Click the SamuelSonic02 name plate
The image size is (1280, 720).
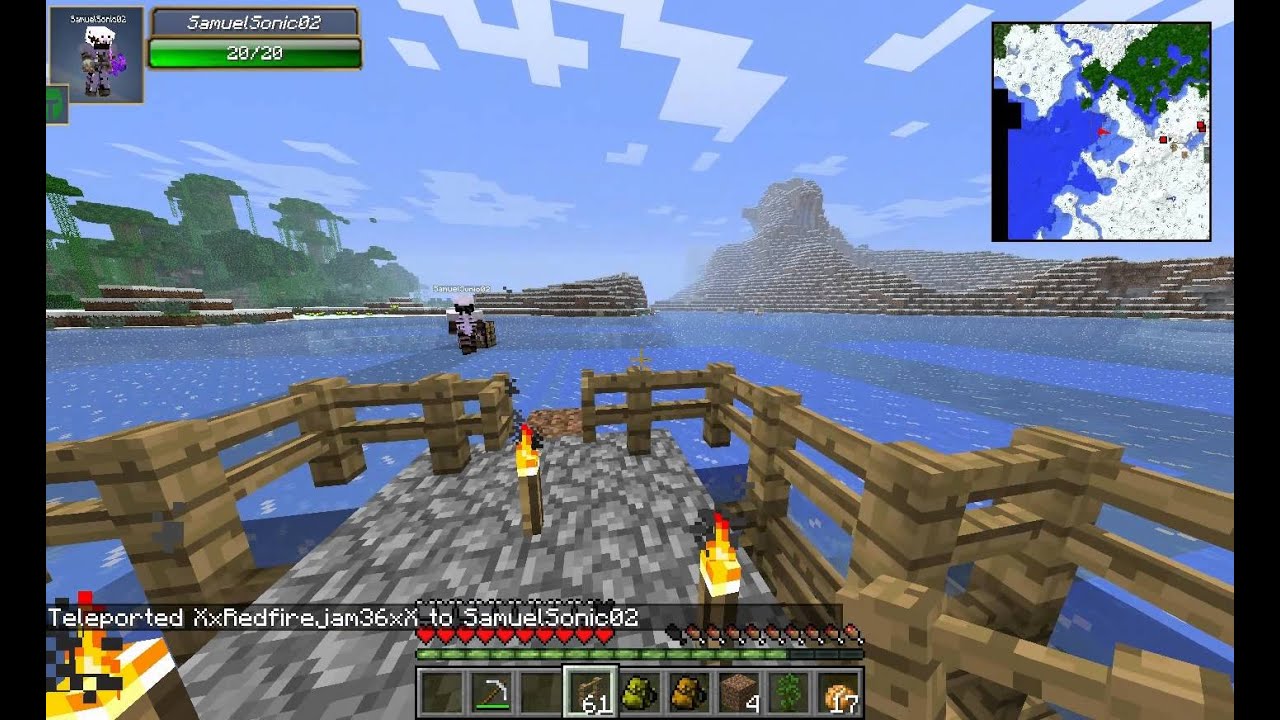point(254,22)
